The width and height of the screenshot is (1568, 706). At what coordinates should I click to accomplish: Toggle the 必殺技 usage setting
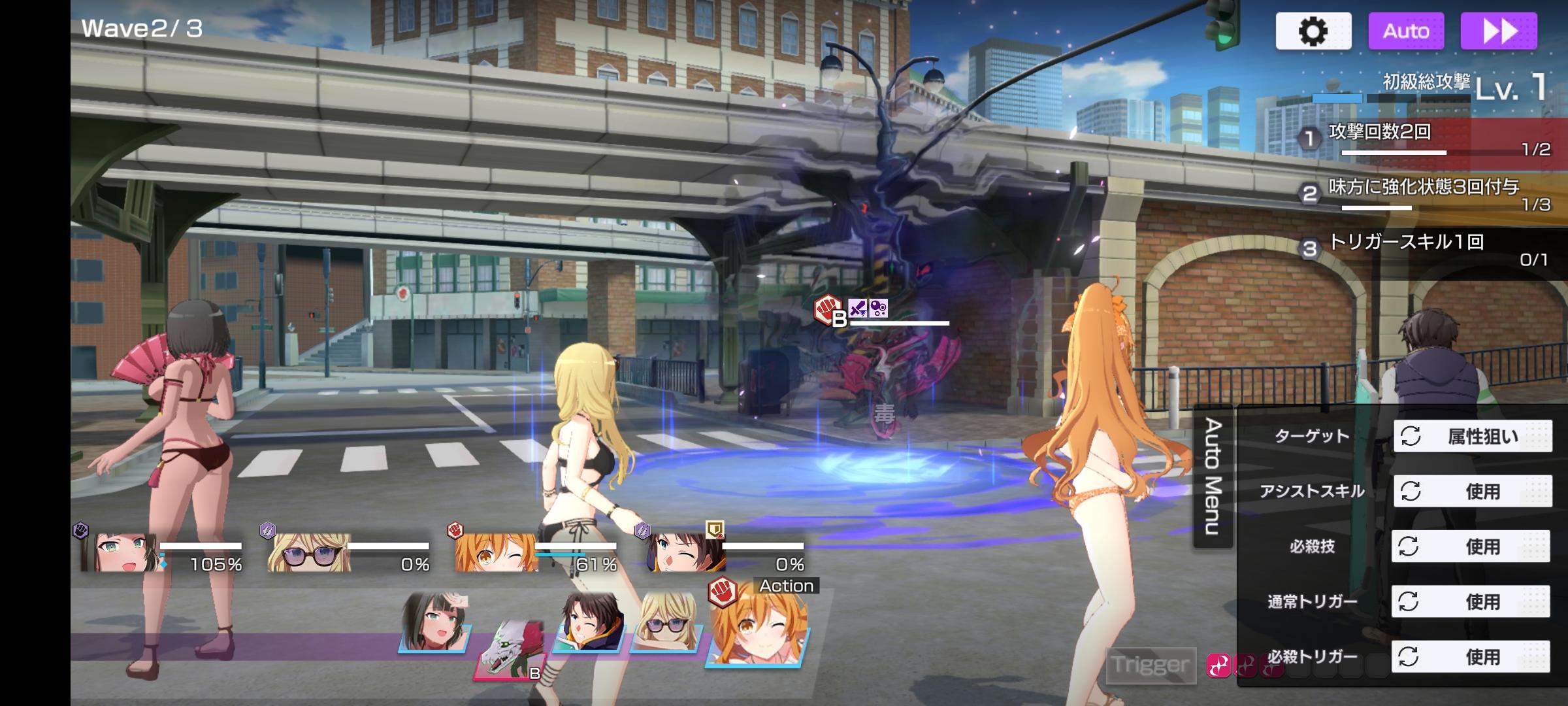click(x=1471, y=546)
